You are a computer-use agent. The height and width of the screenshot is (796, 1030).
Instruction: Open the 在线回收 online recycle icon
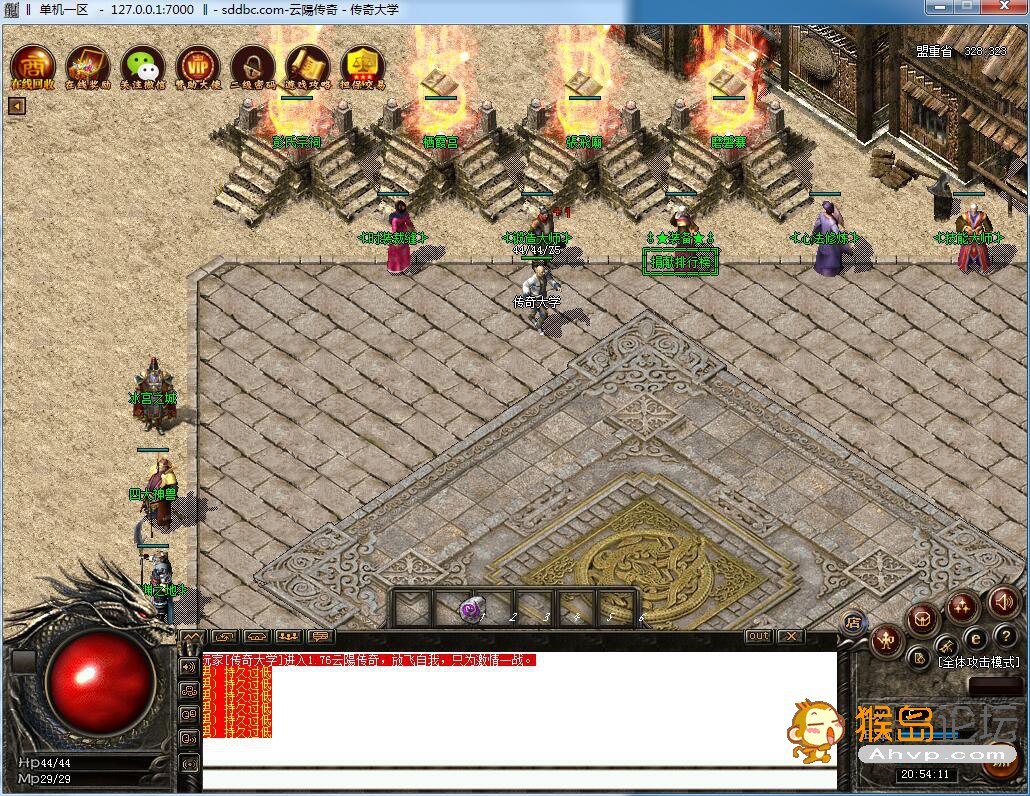click(x=33, y=64)
